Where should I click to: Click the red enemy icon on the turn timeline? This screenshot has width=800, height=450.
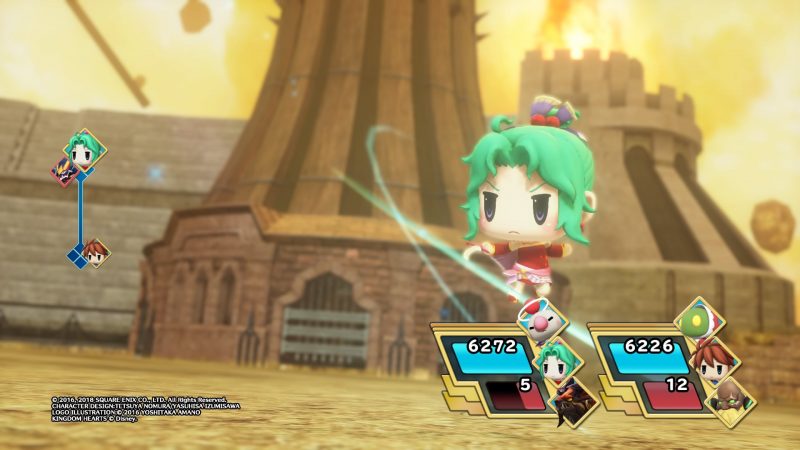coord(68,172)
